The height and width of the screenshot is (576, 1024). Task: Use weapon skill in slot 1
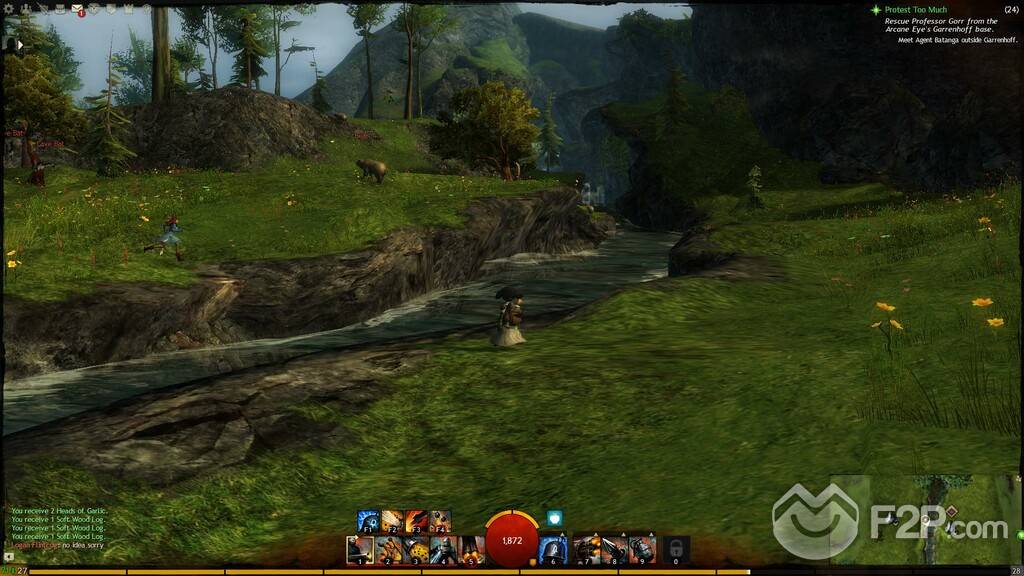[359, 549]
